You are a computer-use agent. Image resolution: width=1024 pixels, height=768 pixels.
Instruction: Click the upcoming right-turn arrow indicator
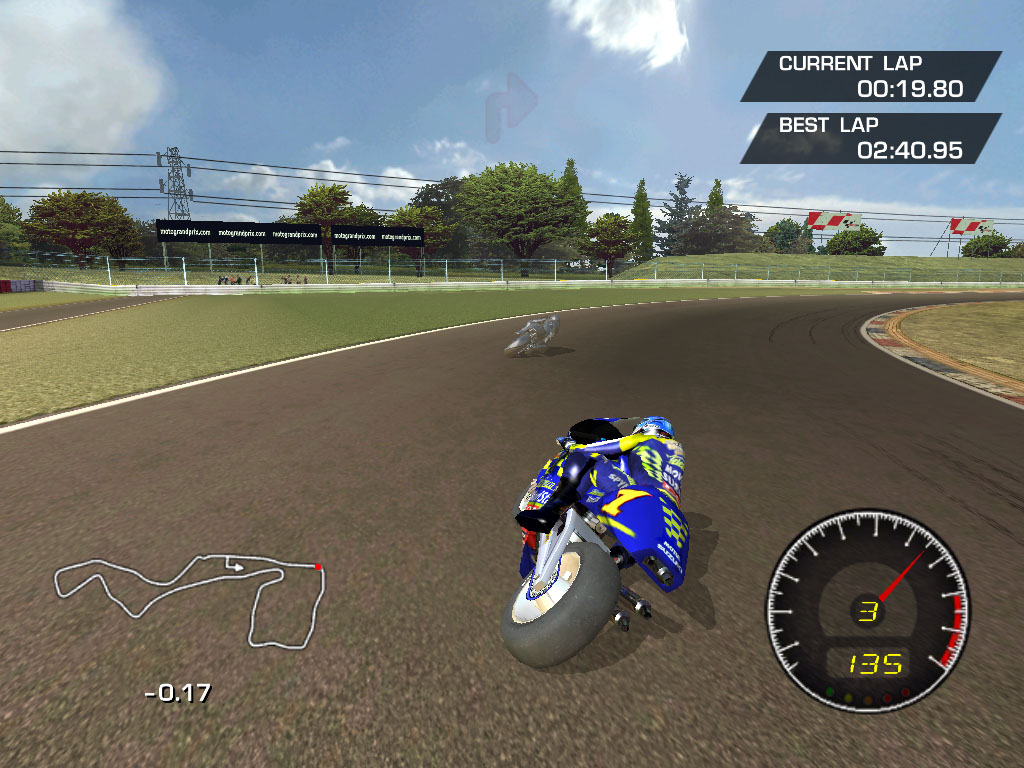point(511,107)
